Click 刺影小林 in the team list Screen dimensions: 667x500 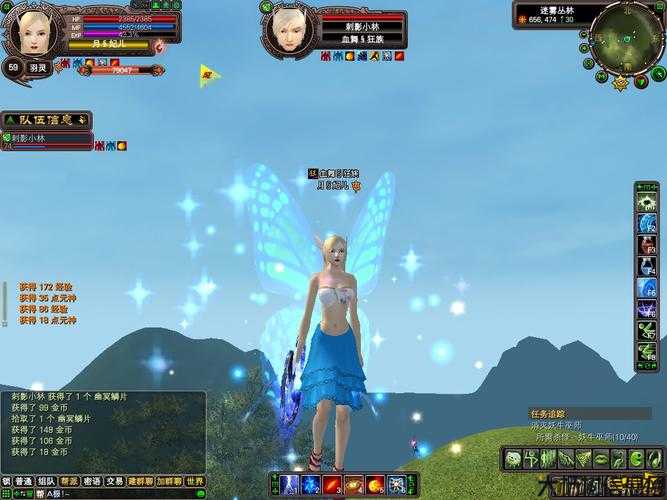[45, 140]
